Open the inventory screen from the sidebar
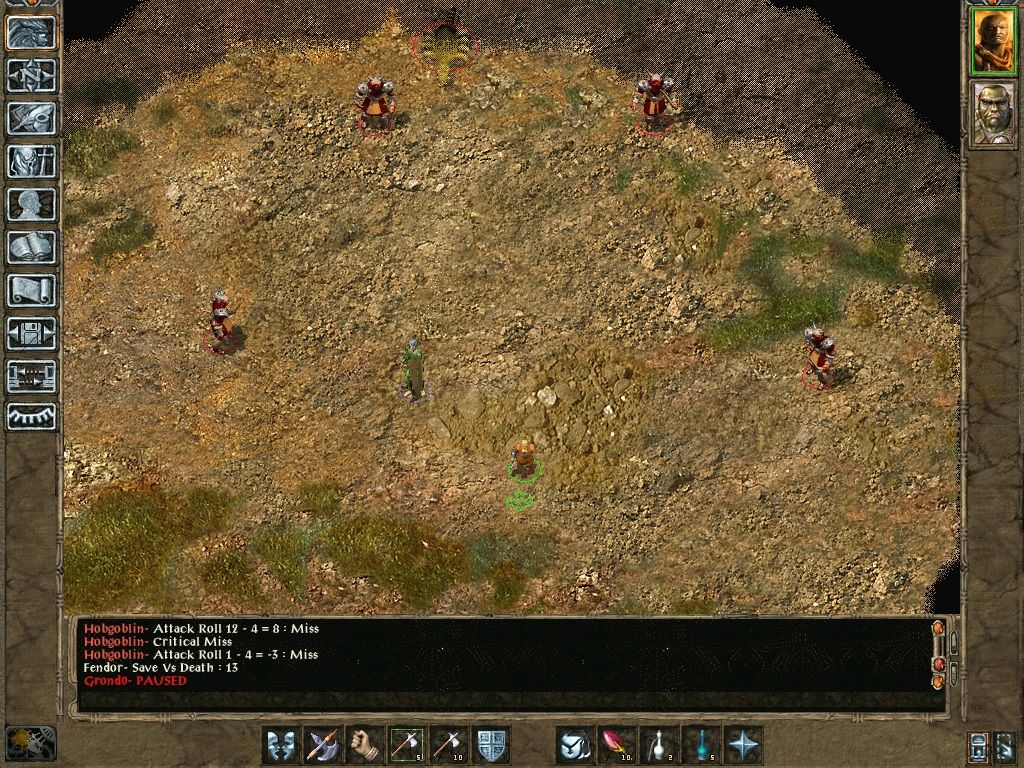Viewport: 1024px width, 768px height. [32, 161]
